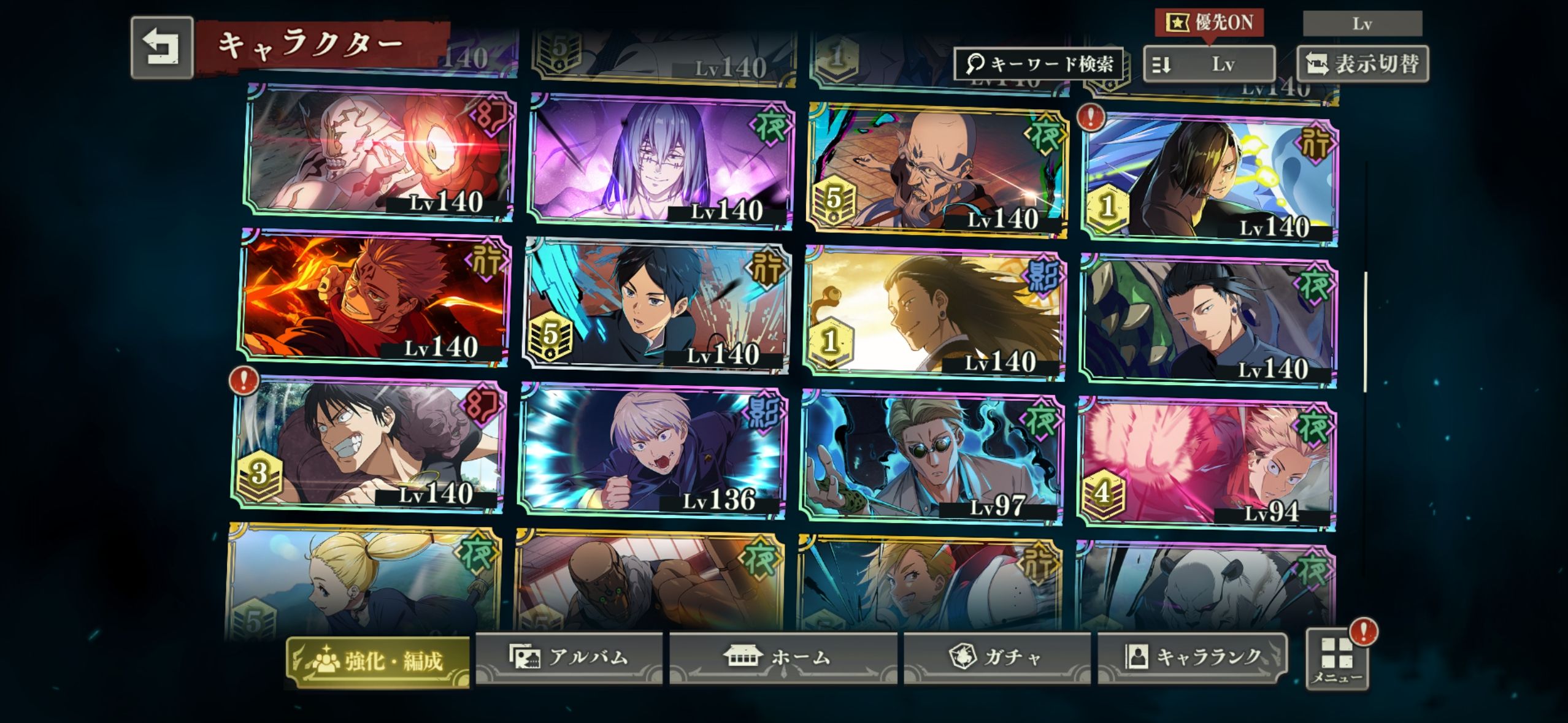Switch to the アルバム album tab
Screen dimensions: 1568x723
coord(569,657)
